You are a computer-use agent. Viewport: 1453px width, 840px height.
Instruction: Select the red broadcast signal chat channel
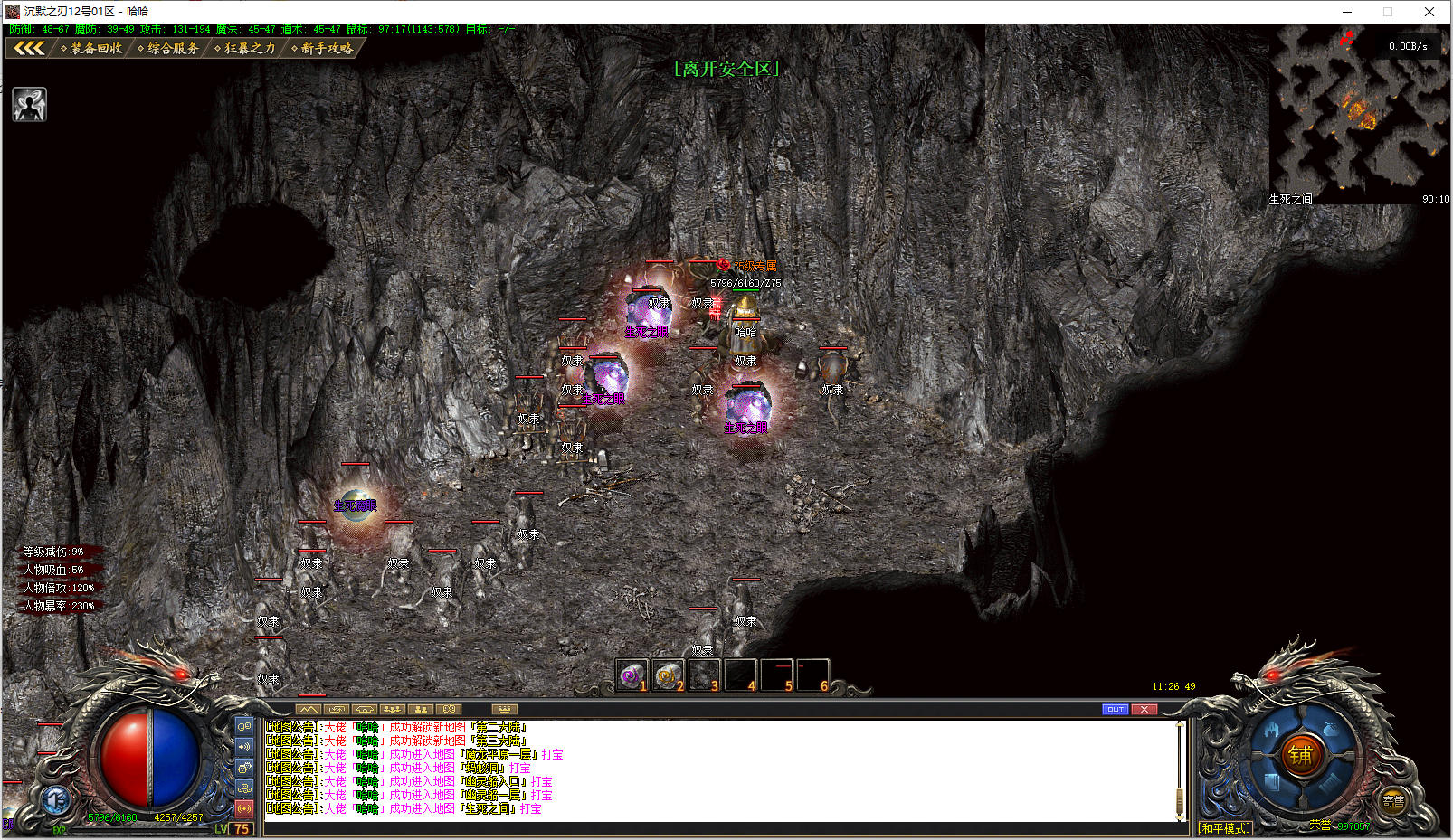(x=244, y=808)
